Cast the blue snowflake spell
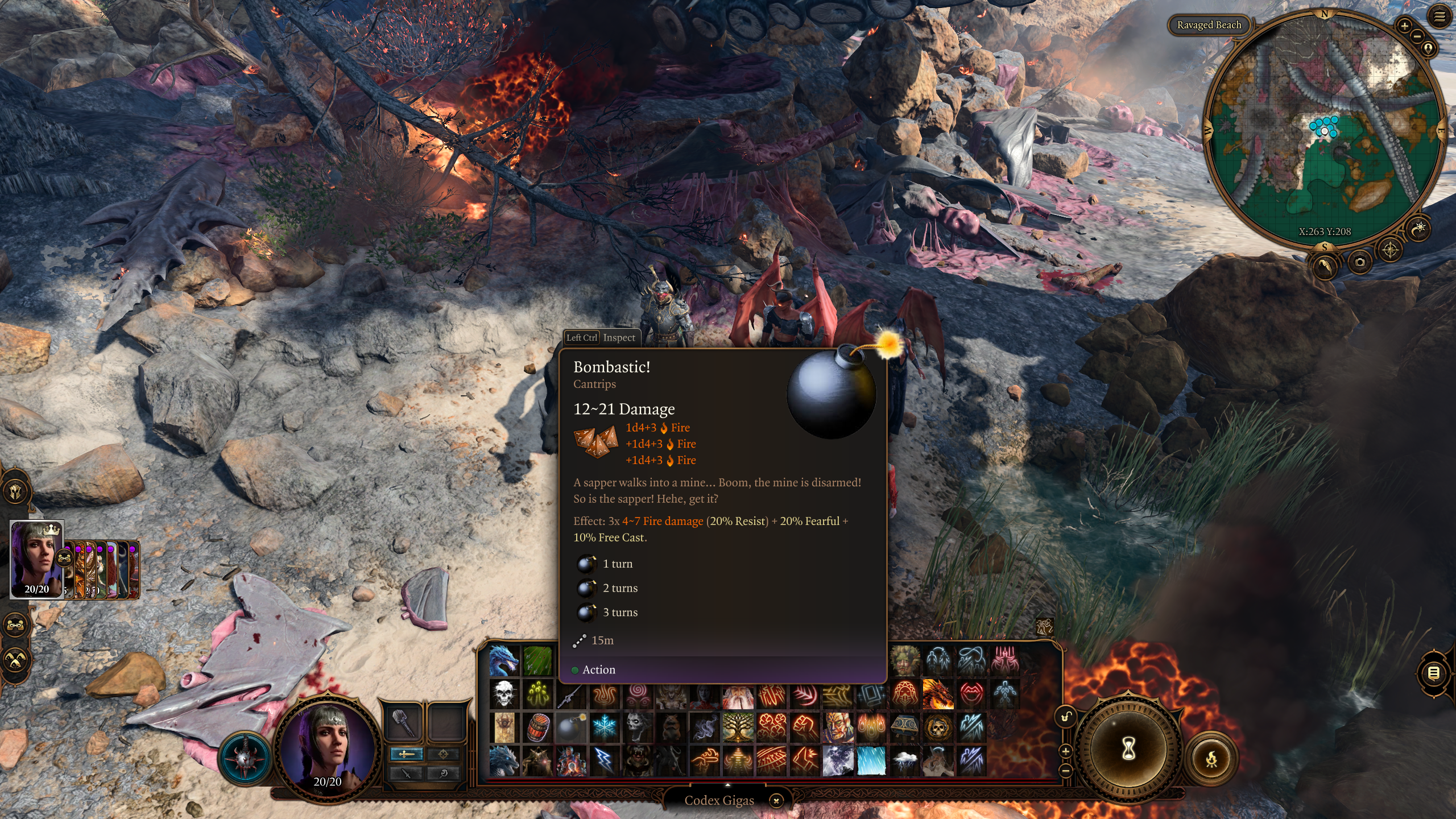 tap(604, 727)
